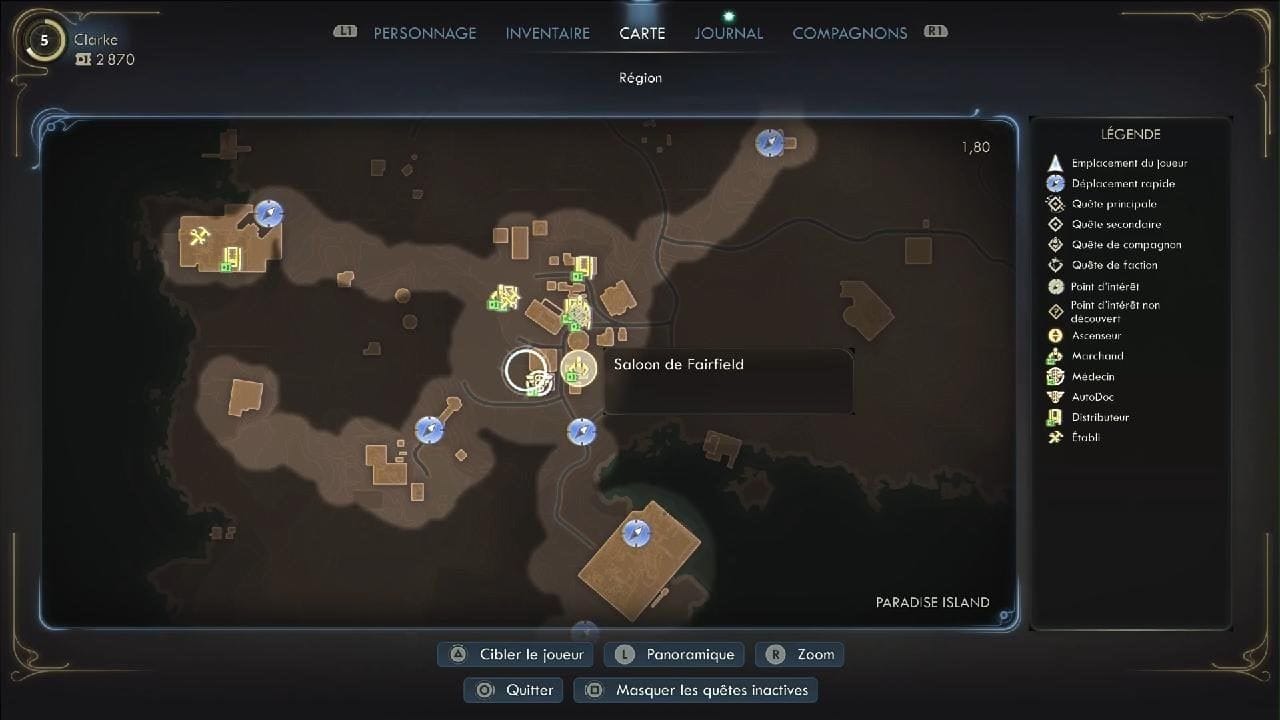The height and width of the screenshot is (720, 1280).
Task: Select the Établi icon in the legend
Action: (x=1055, y=437)
